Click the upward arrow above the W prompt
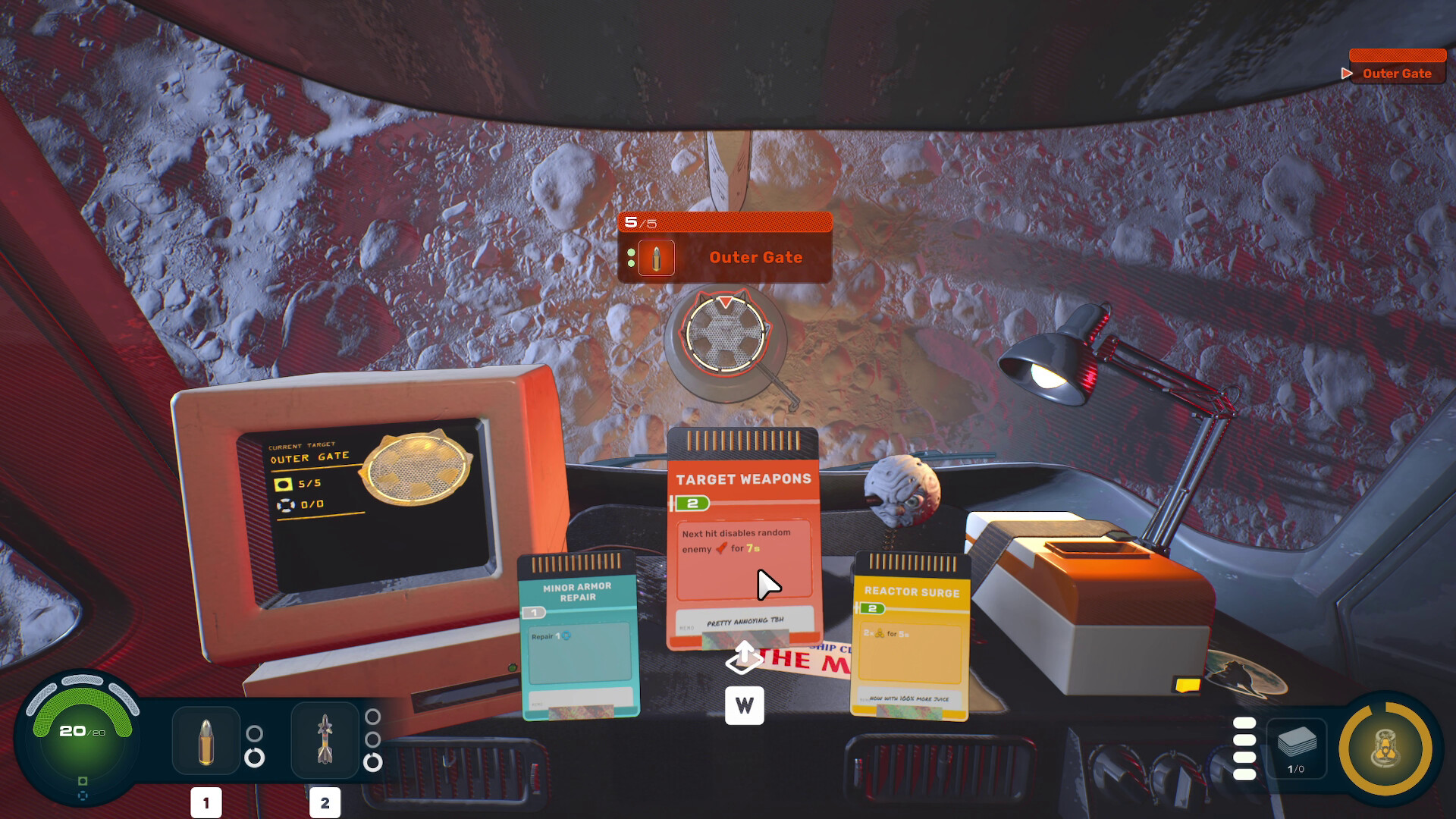Screen dimensions: 1456x819 click(x=745, y=657)
